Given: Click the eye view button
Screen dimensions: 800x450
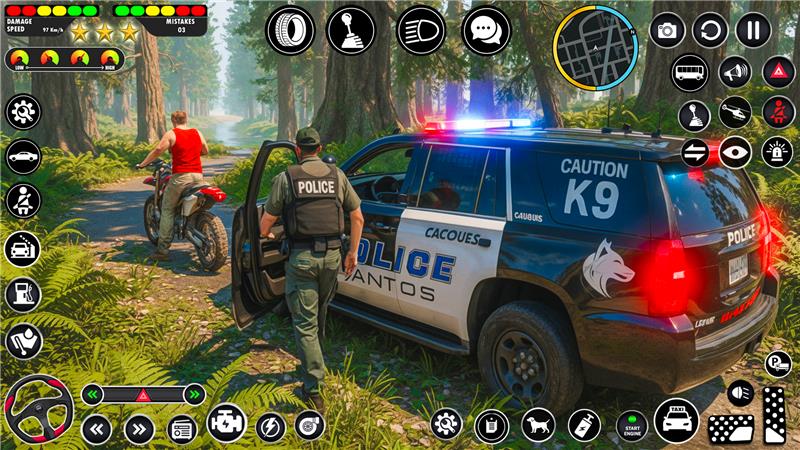Looking at the screenshot, I should click(735, 152).
